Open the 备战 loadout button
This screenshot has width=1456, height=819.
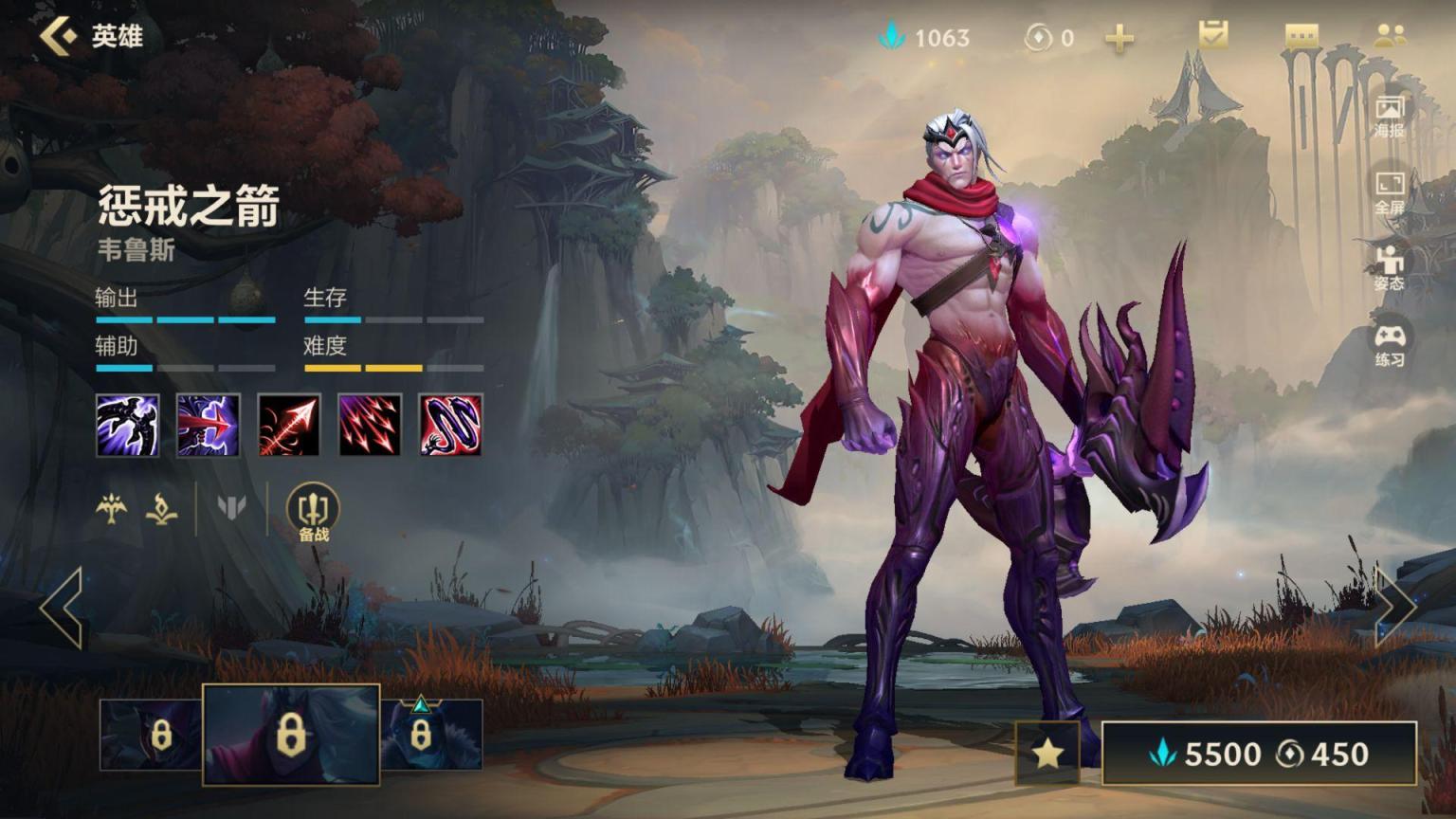(313, 513)
